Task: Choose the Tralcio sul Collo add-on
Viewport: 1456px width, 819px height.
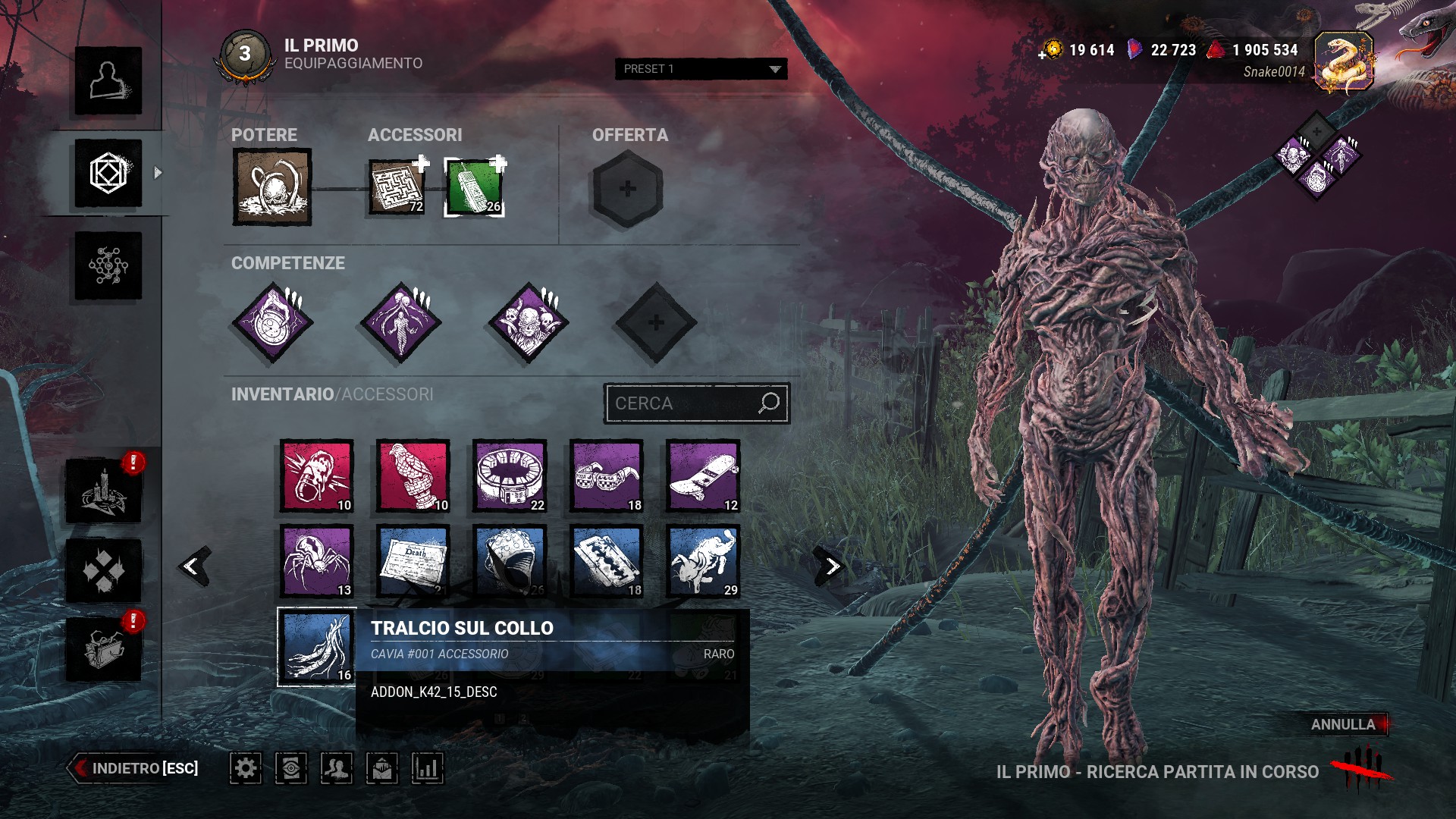Action: click(x=317, y=647)
